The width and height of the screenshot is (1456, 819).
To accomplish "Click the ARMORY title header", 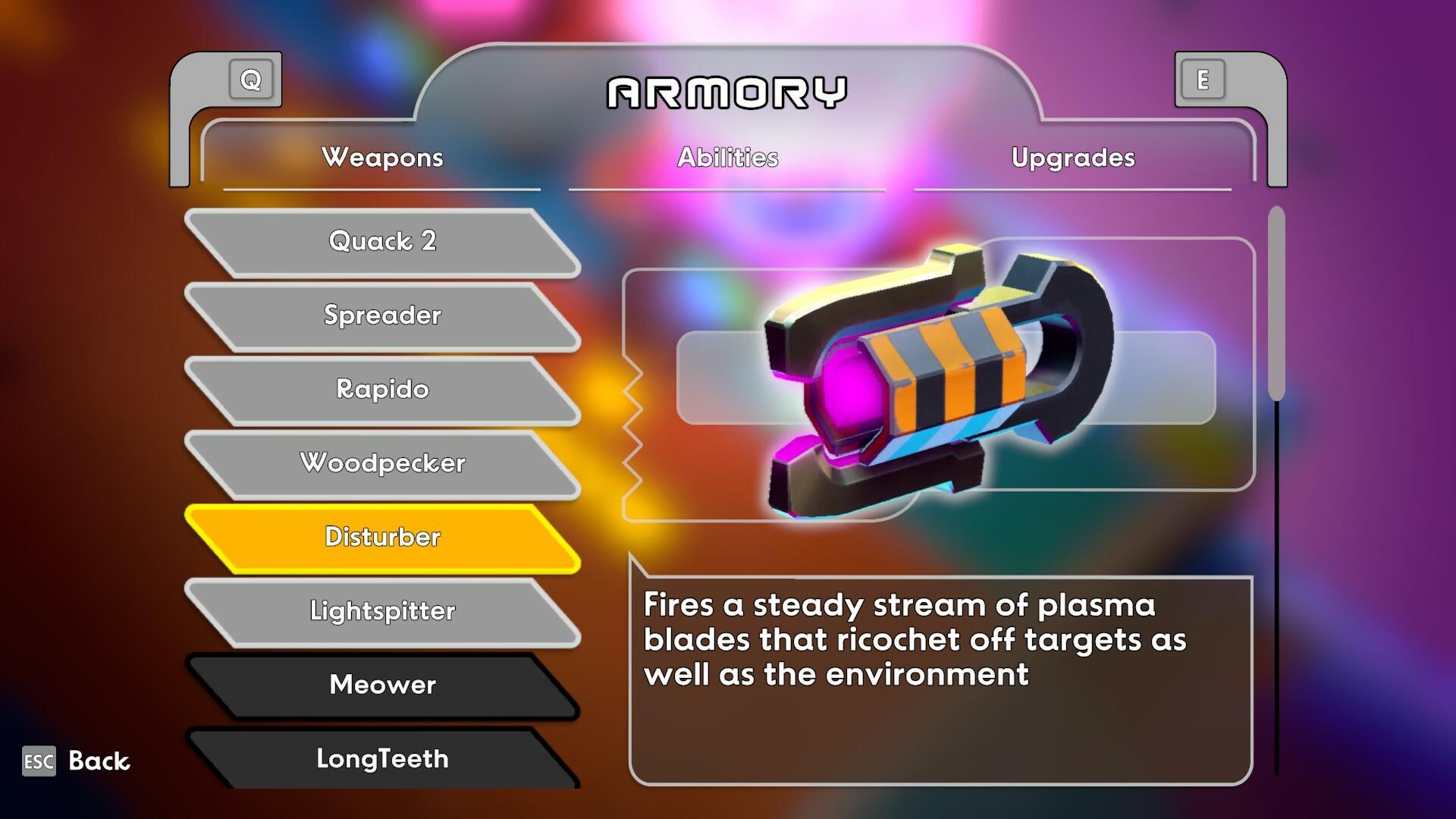I will (x=728, y=93).
